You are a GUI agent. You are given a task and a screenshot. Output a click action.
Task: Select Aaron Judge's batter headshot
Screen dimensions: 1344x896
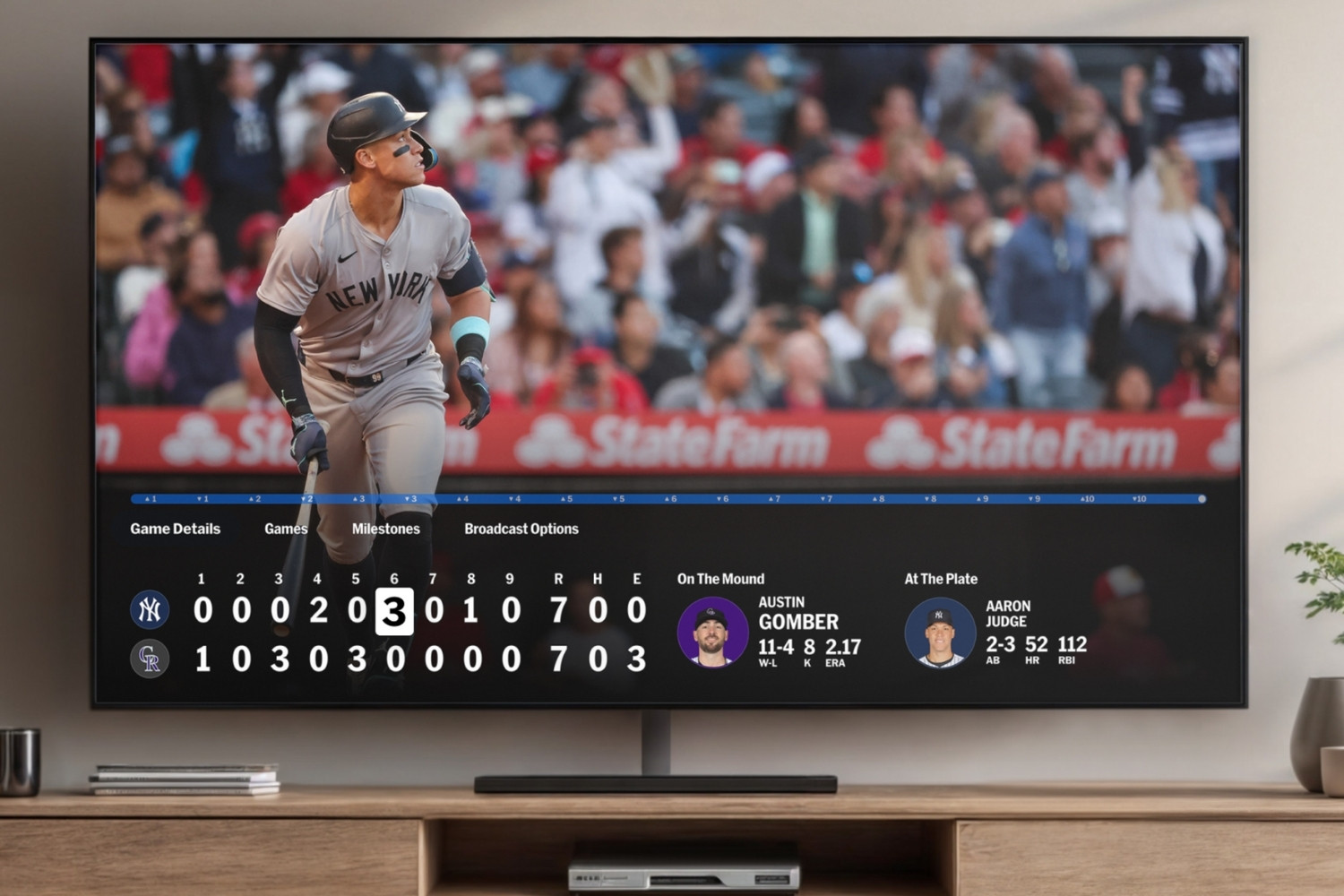point(940,633)
